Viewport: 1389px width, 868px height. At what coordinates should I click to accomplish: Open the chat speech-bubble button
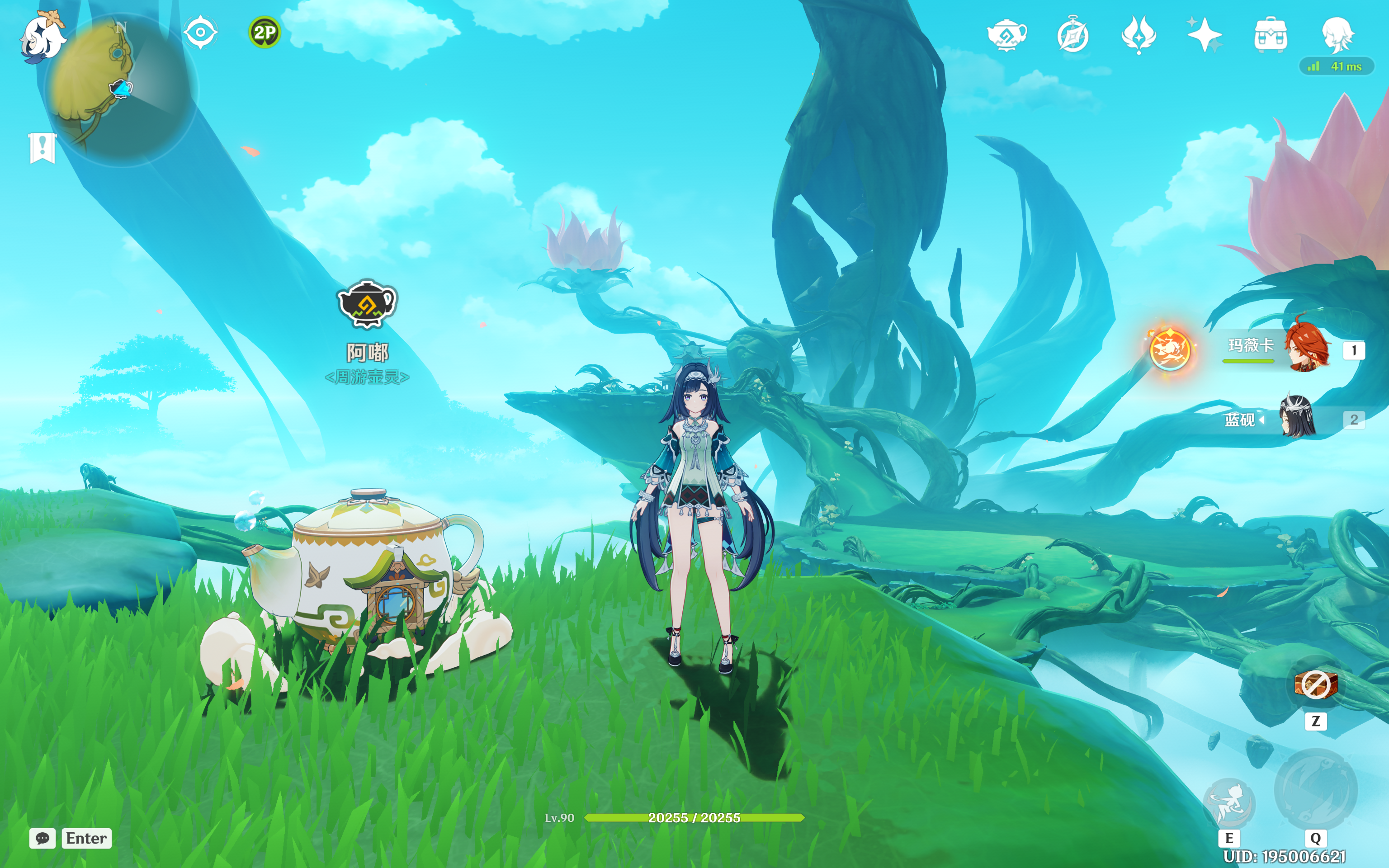tap(43, 838)
